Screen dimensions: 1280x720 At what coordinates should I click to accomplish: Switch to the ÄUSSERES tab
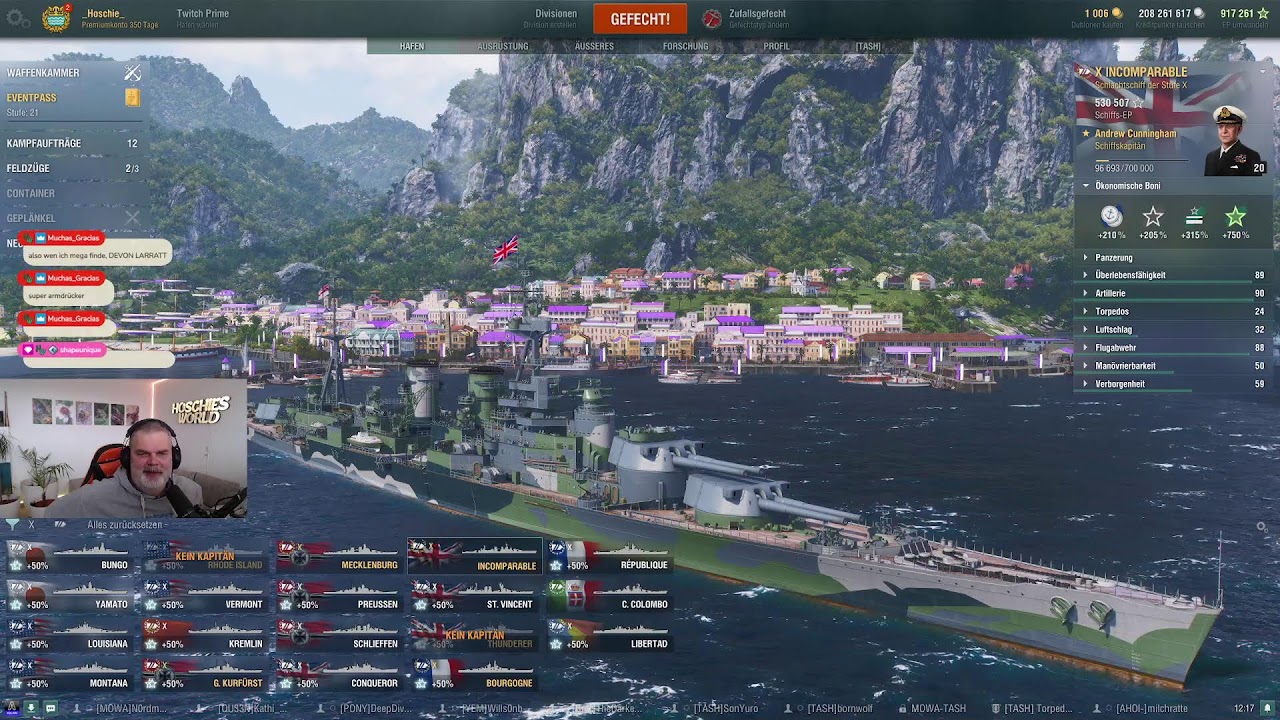pyautogui.click(x=594, y=47)
